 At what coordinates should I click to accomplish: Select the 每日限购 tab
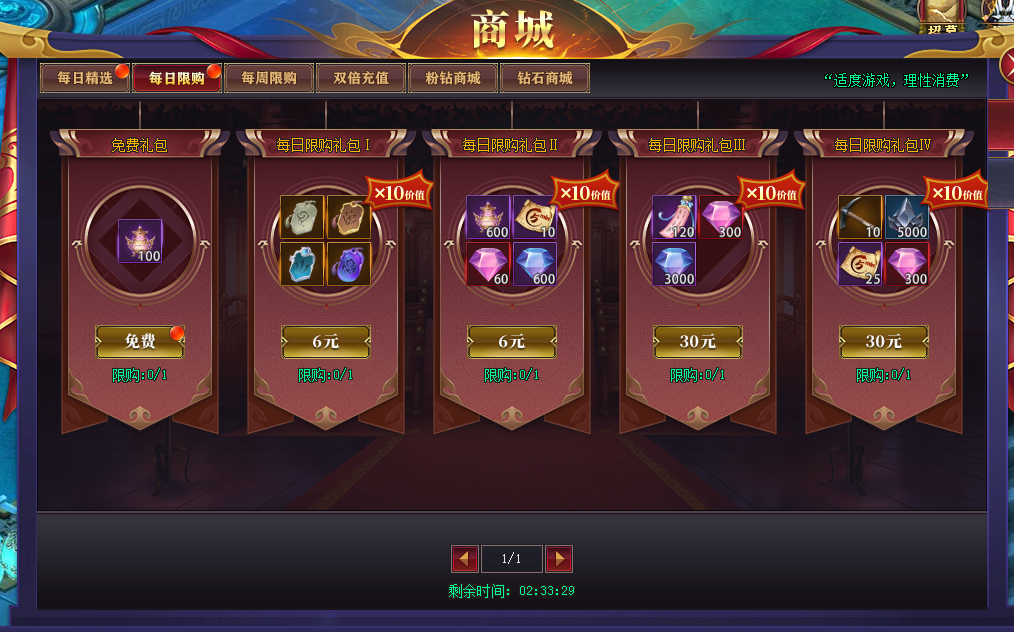(177, 78)
